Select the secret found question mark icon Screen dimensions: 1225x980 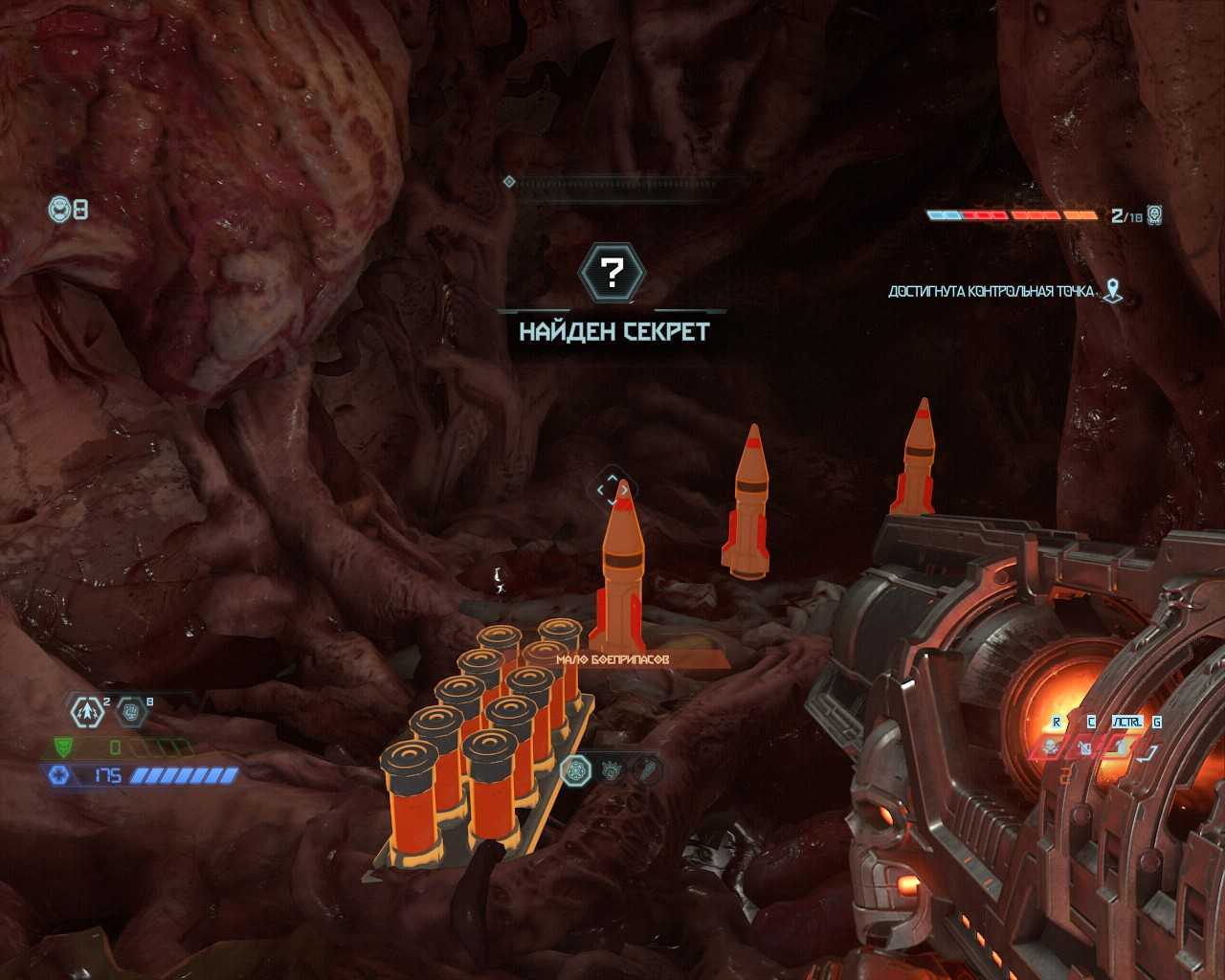(612, 273)
